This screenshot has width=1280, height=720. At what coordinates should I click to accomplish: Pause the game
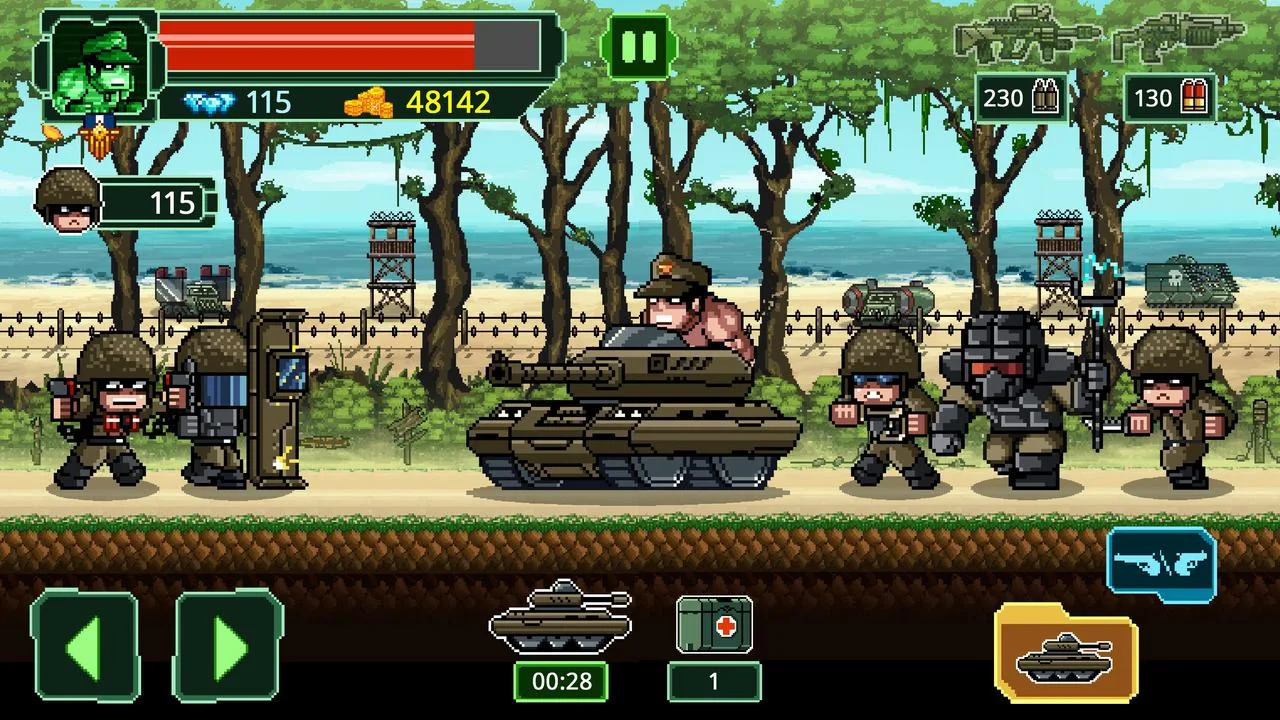[x=639, y=46]
